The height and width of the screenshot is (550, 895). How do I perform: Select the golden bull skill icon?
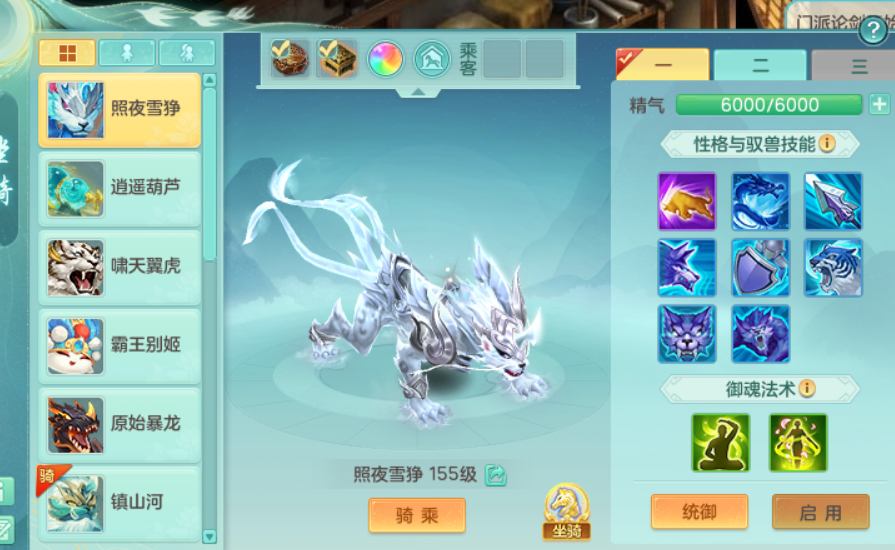687,201
